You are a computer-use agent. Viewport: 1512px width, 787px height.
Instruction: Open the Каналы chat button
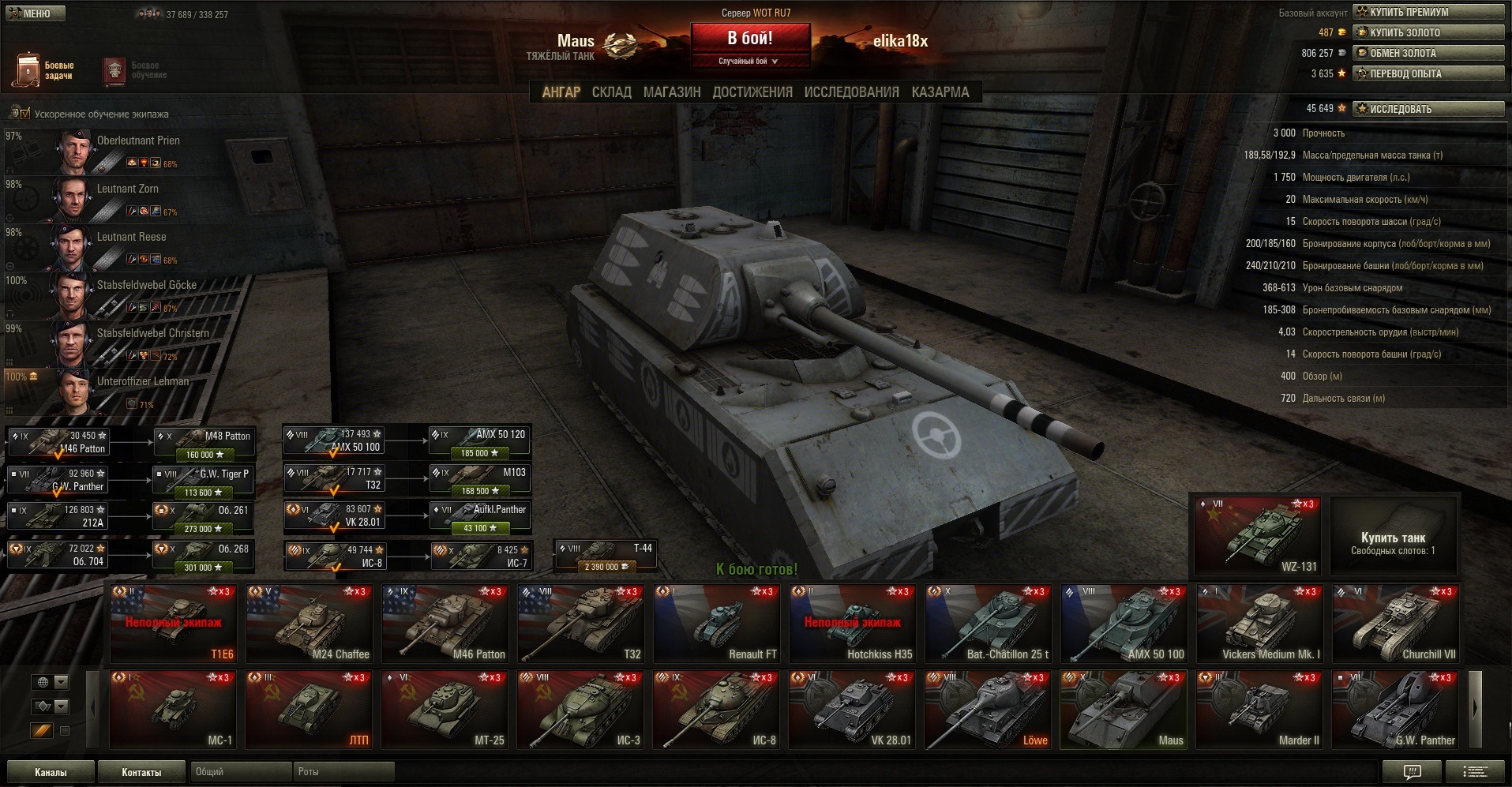coord(51,772)
